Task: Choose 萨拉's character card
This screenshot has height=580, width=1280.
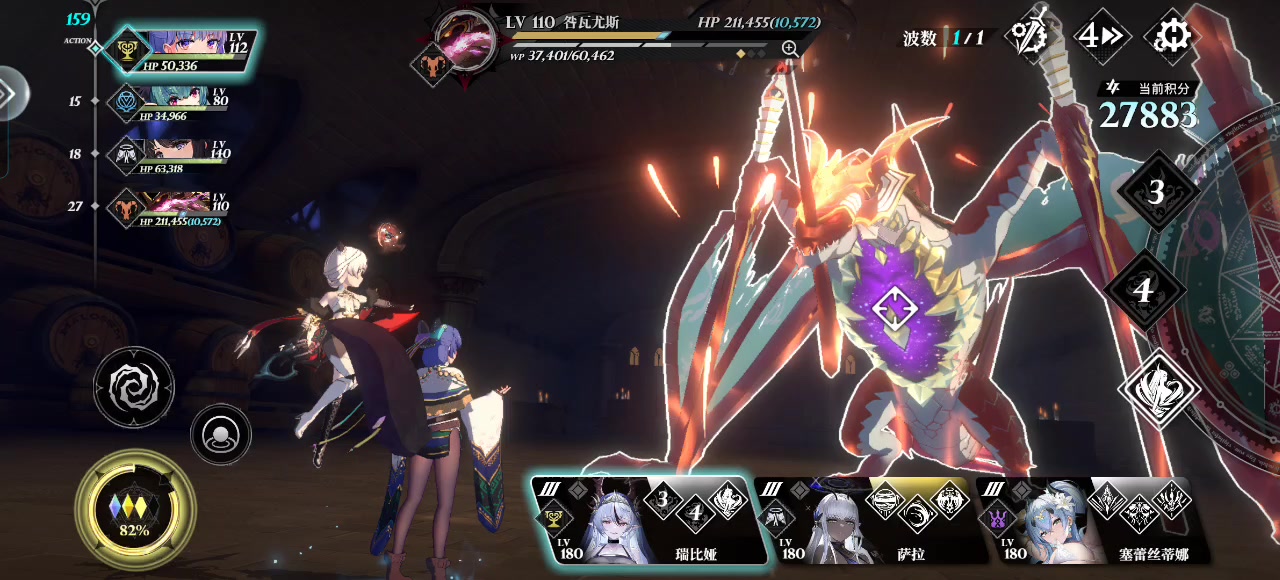Action: pyautogui.click(x=862, y=521)
